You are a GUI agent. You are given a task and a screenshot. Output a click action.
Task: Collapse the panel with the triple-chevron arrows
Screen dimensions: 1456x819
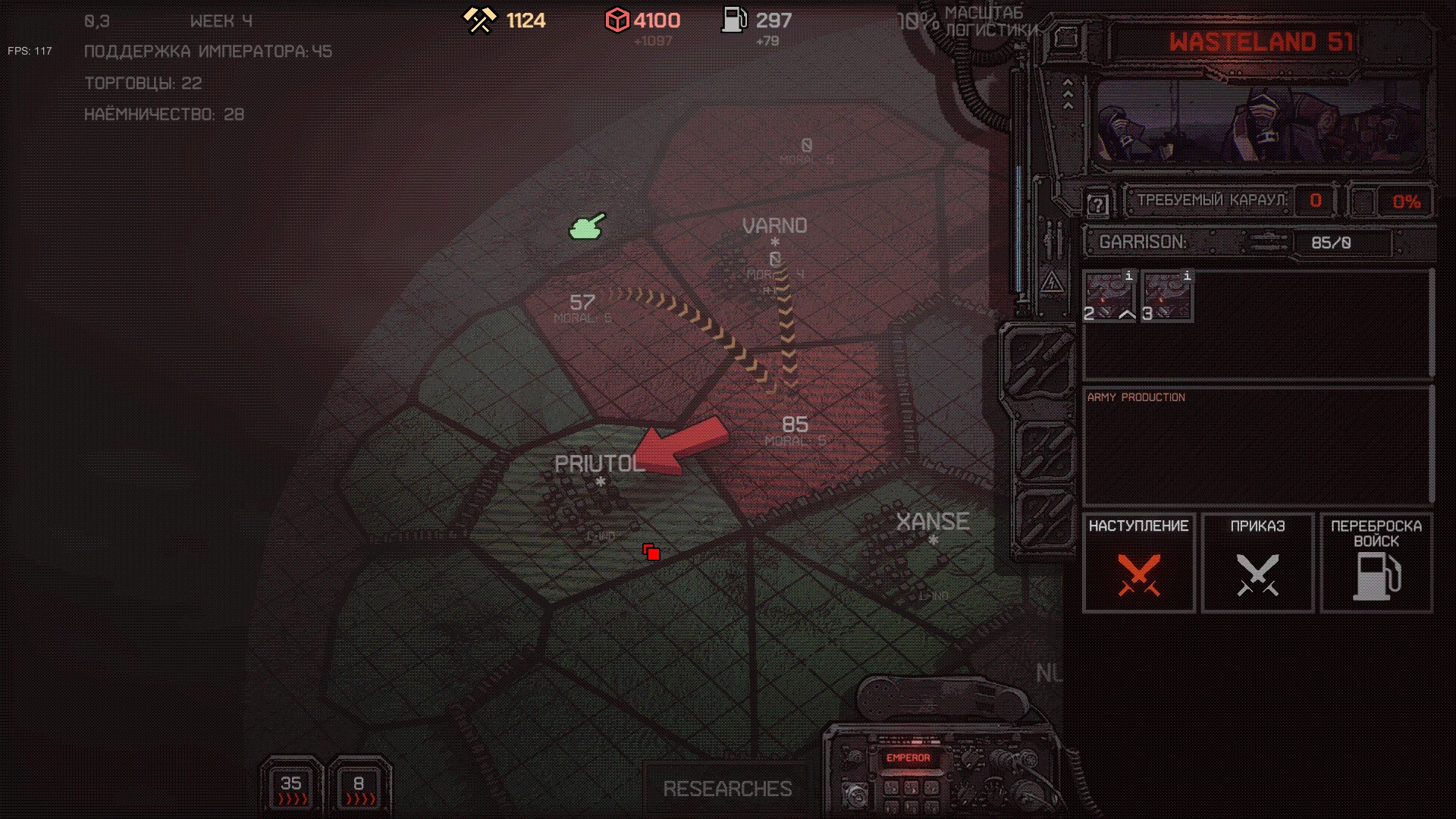(x=1068, y=94)
